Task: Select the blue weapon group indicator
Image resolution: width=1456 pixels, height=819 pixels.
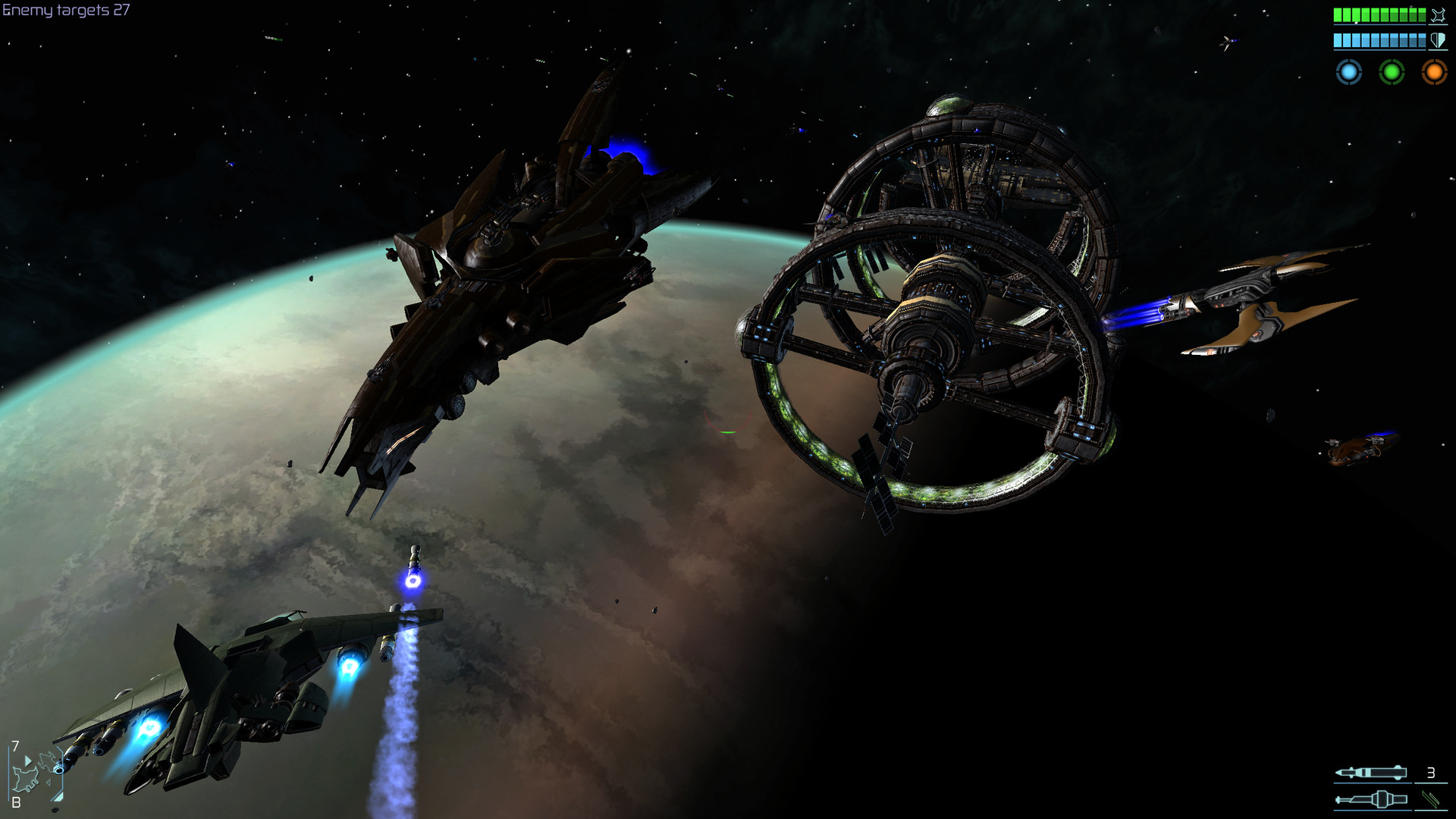Action: (1348, 72)
